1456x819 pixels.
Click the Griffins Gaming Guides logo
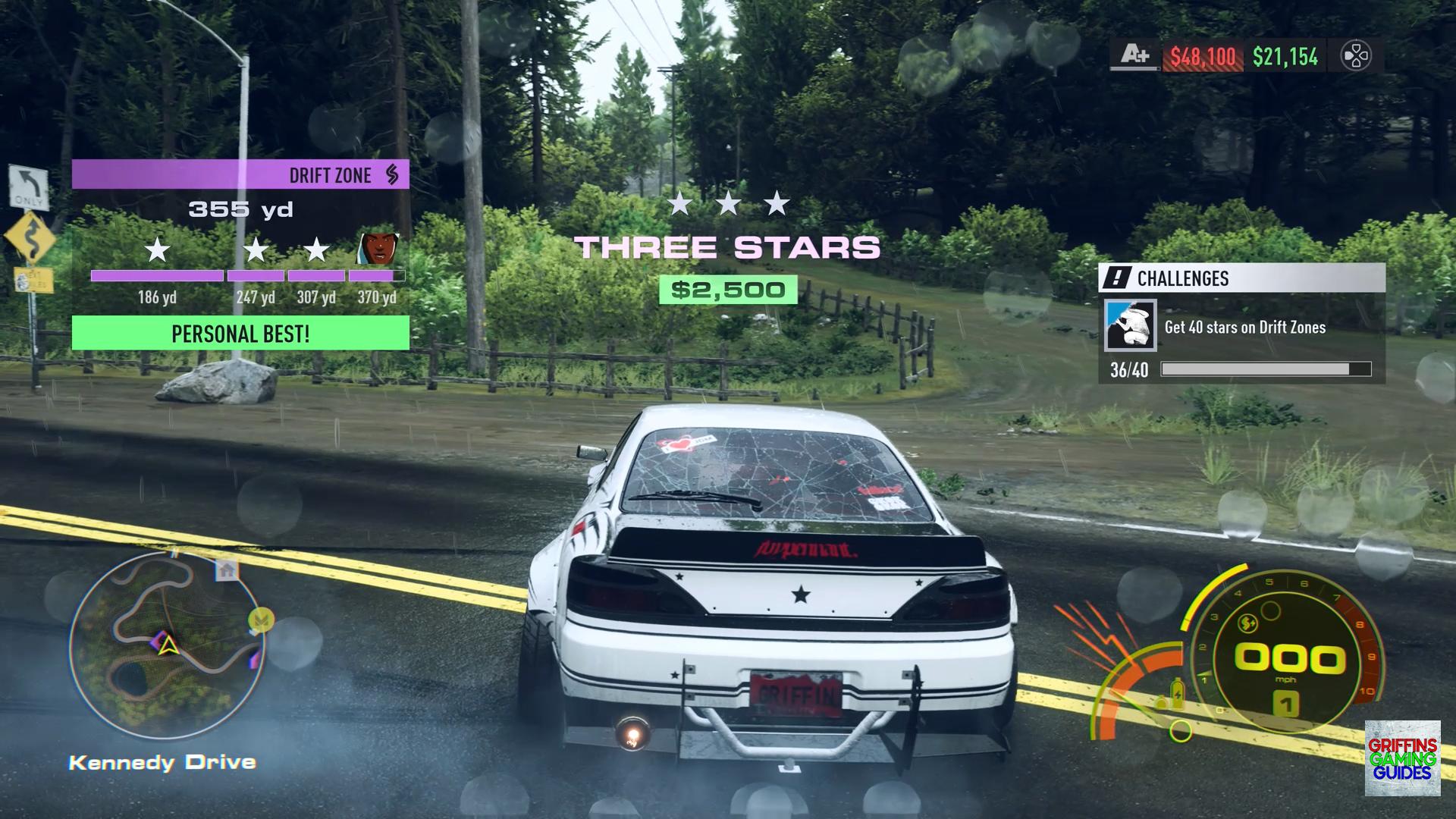click(1402, 758)
